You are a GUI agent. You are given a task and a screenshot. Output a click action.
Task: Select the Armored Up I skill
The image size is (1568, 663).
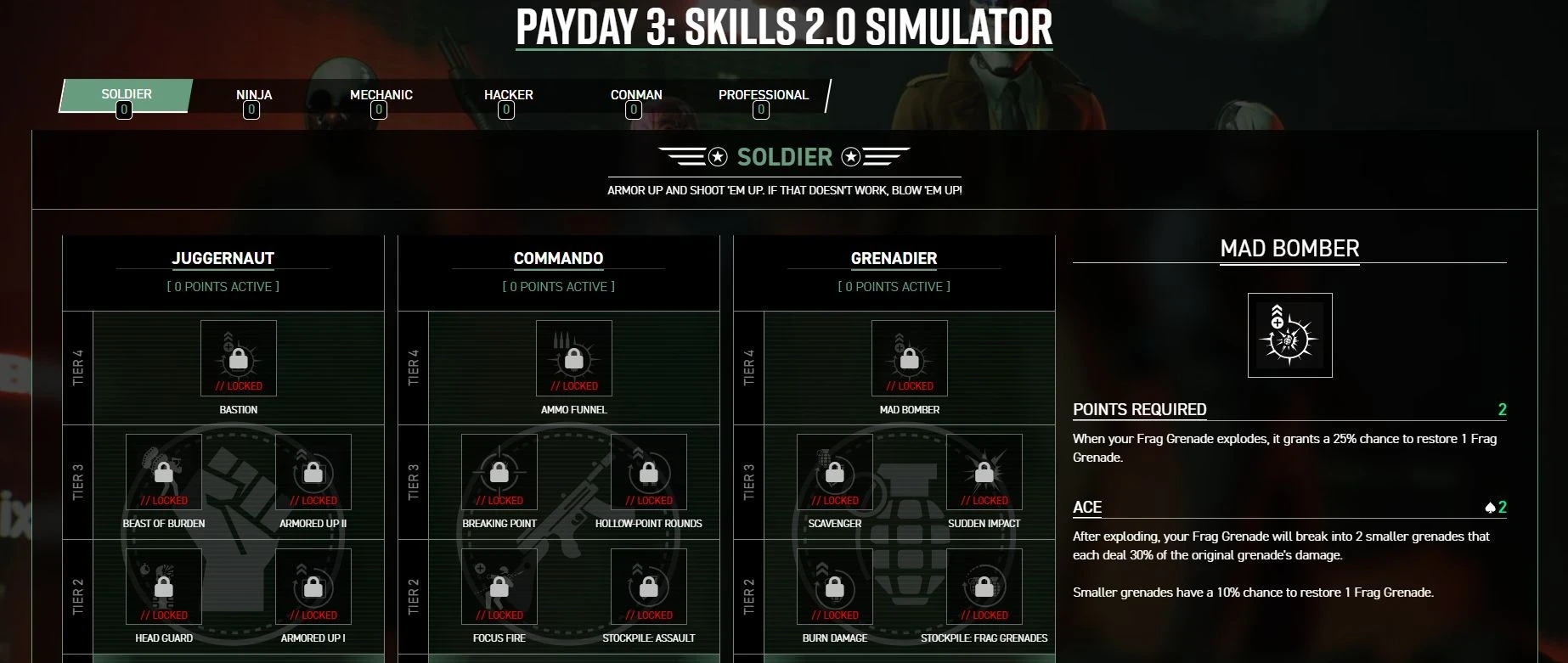[x=313, y=587]
